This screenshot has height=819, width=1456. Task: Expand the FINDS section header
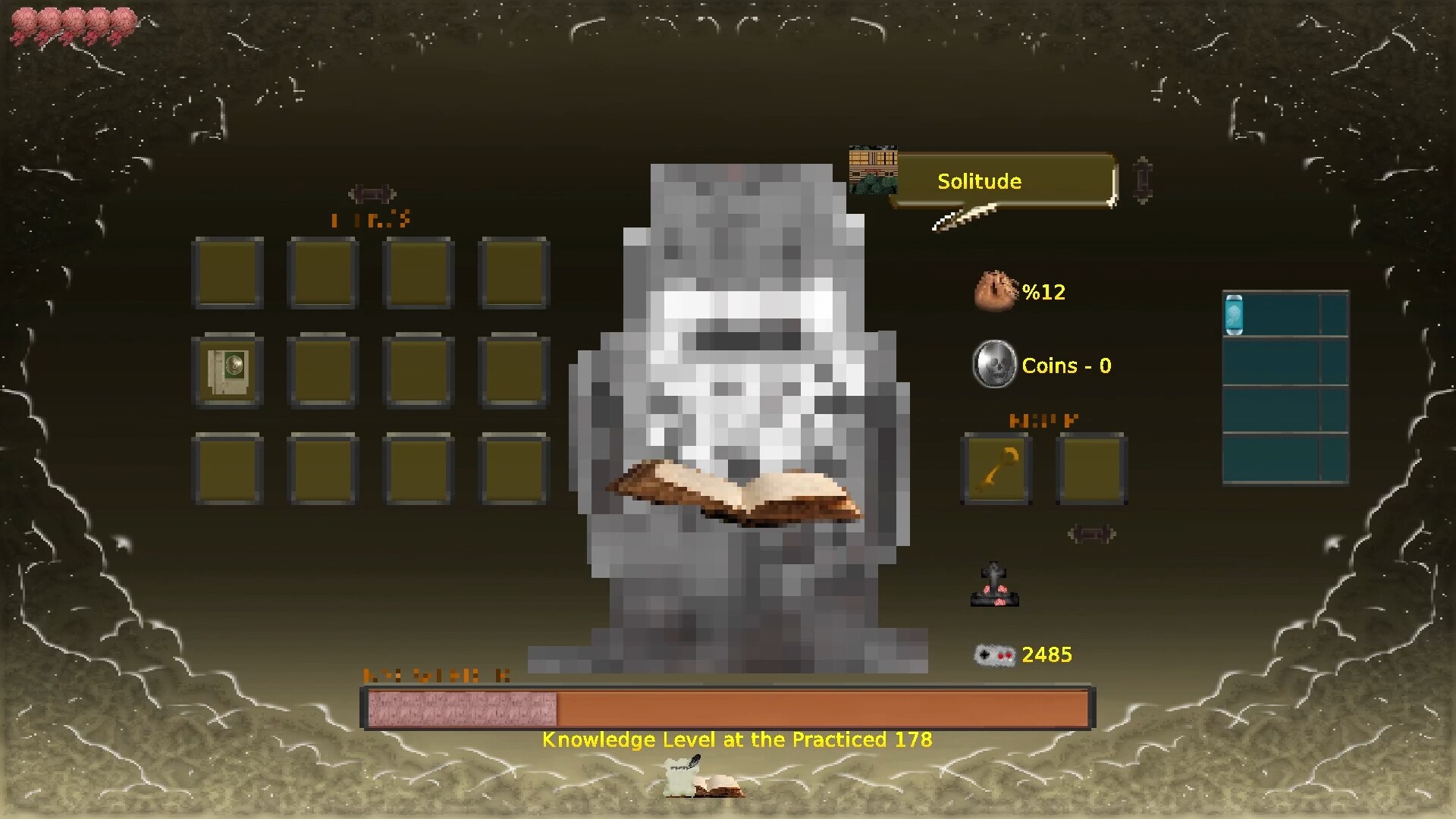click(x=369, y=220)
